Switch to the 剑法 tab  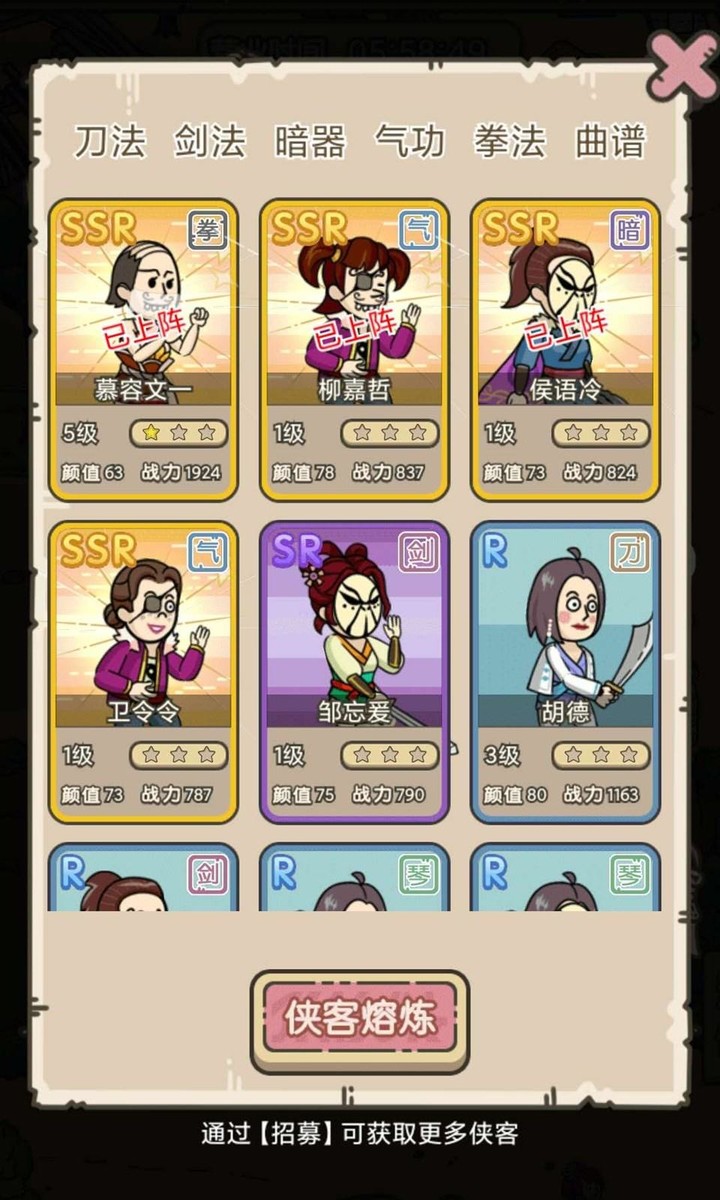tap(209, 141)
